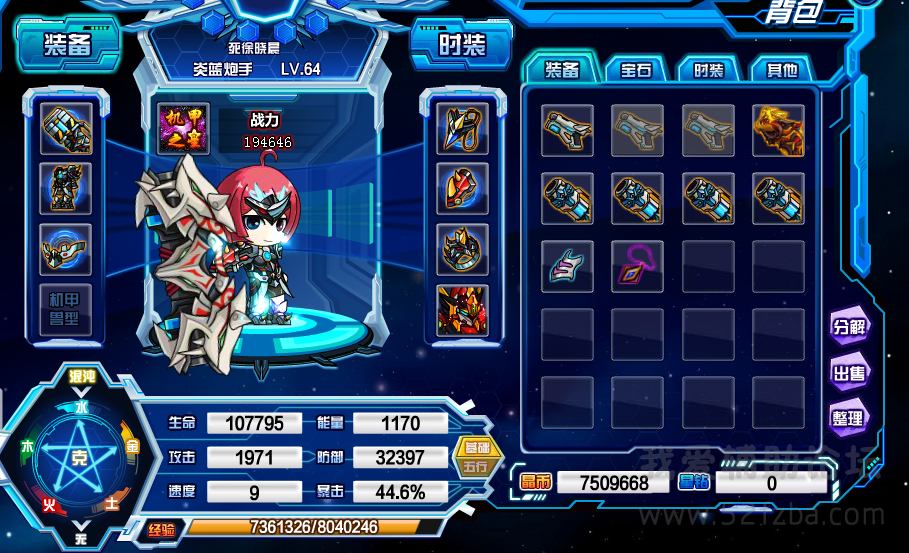This screenshot has height=553, width=909.
Task: Click the equipped arm-cannon slot beside the character
Action: point(67,129)
